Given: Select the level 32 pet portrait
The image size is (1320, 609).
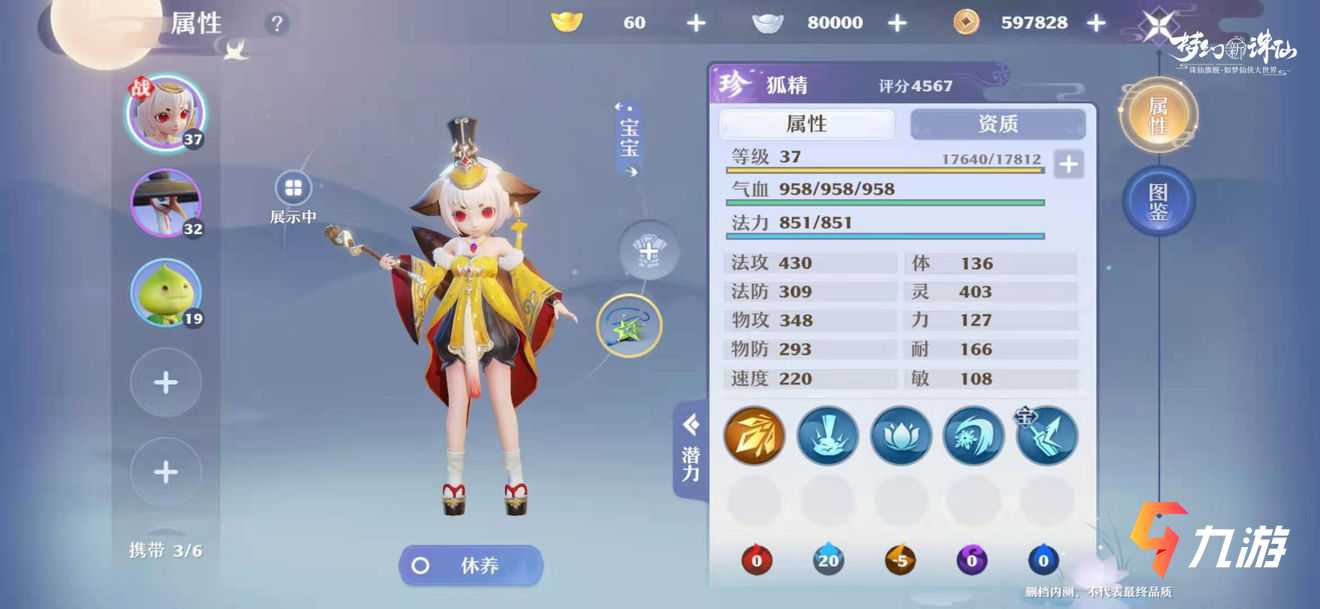Looking at the screenshot, I should click(x=165, y=203).
